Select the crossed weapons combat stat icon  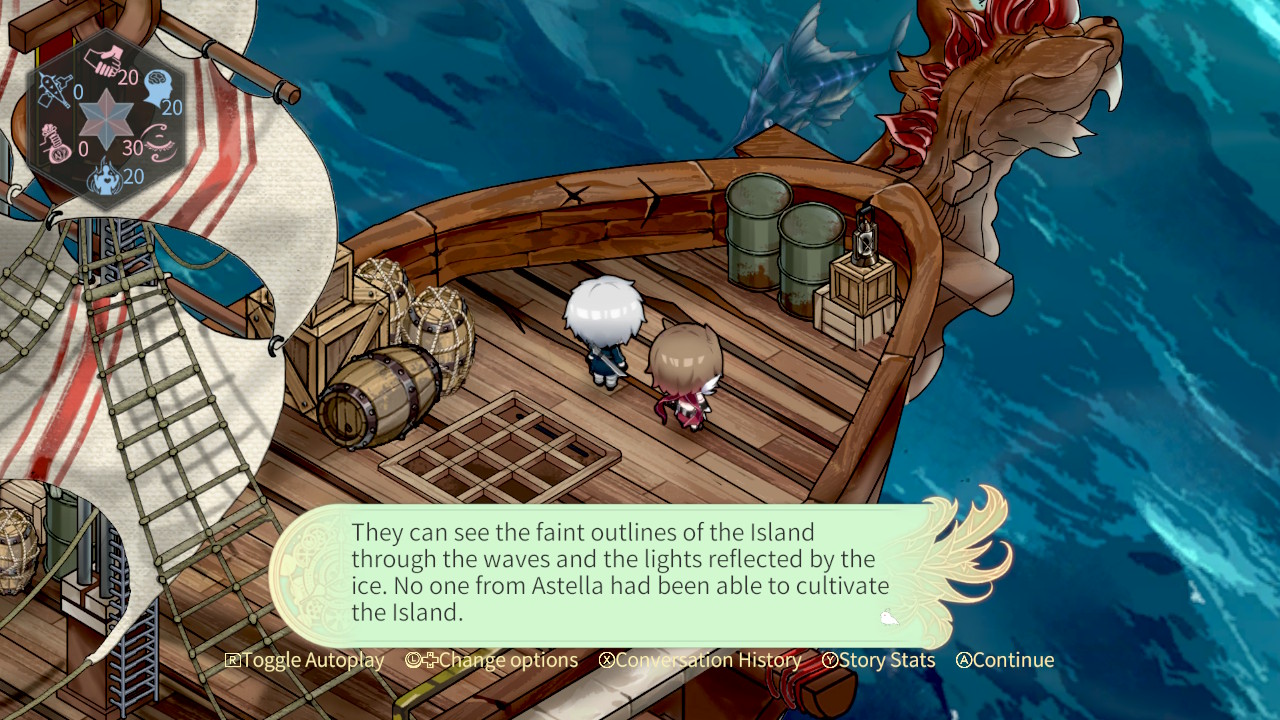[57, 88]
